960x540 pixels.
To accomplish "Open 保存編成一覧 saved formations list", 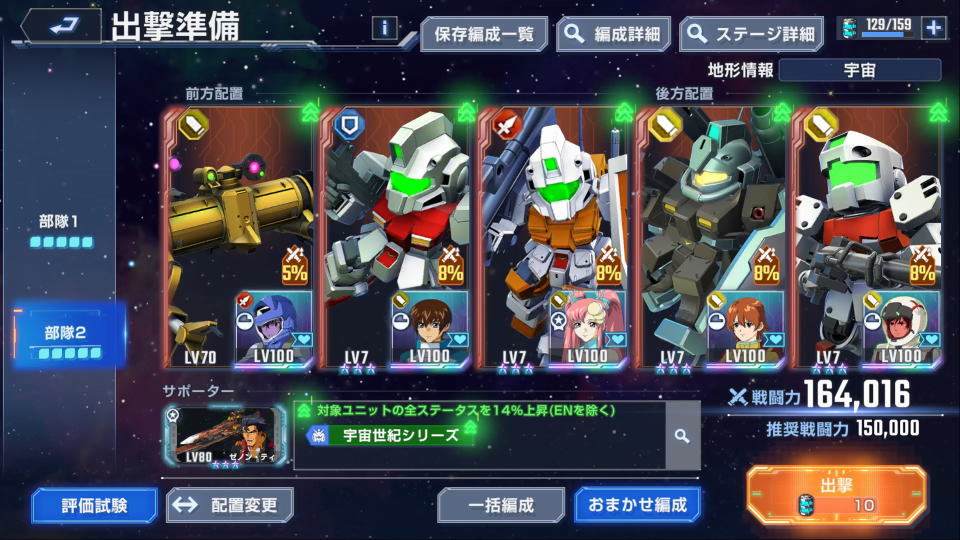I will point(484,34).
